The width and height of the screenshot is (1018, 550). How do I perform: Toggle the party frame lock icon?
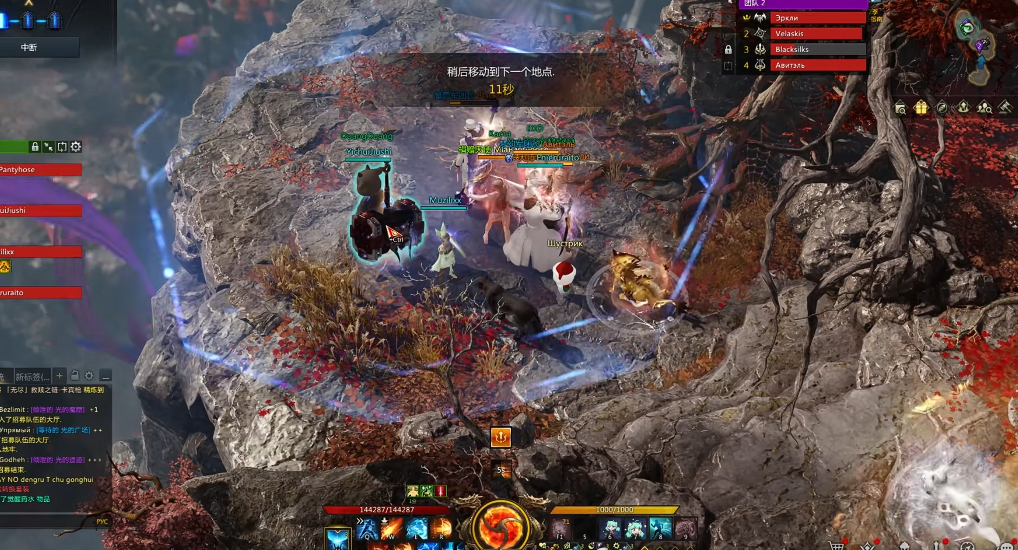[x=35, y=147]
